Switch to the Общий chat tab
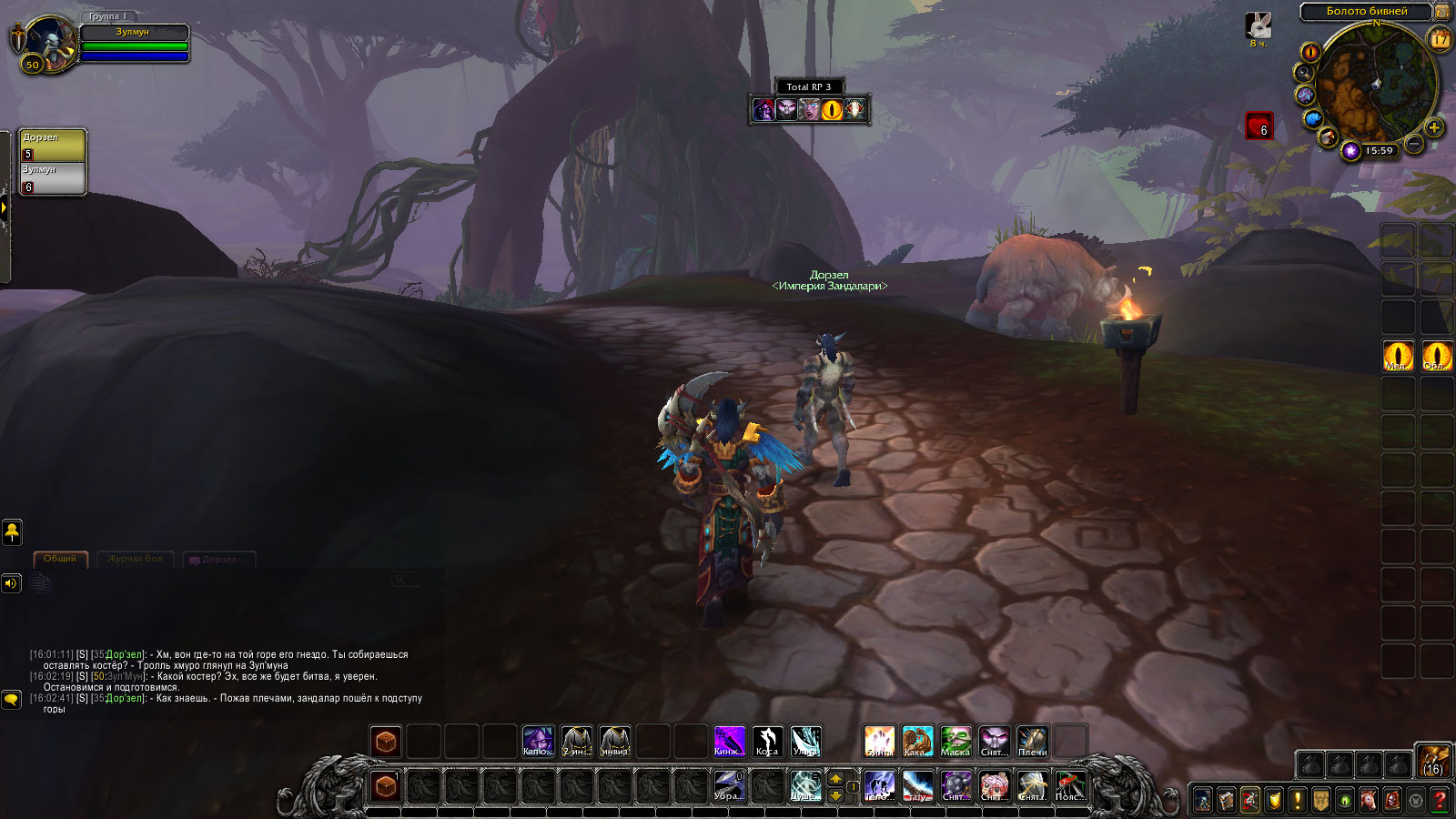Image resolution: width=1456 pixels, height=819 pixels. tap(60, 559)
